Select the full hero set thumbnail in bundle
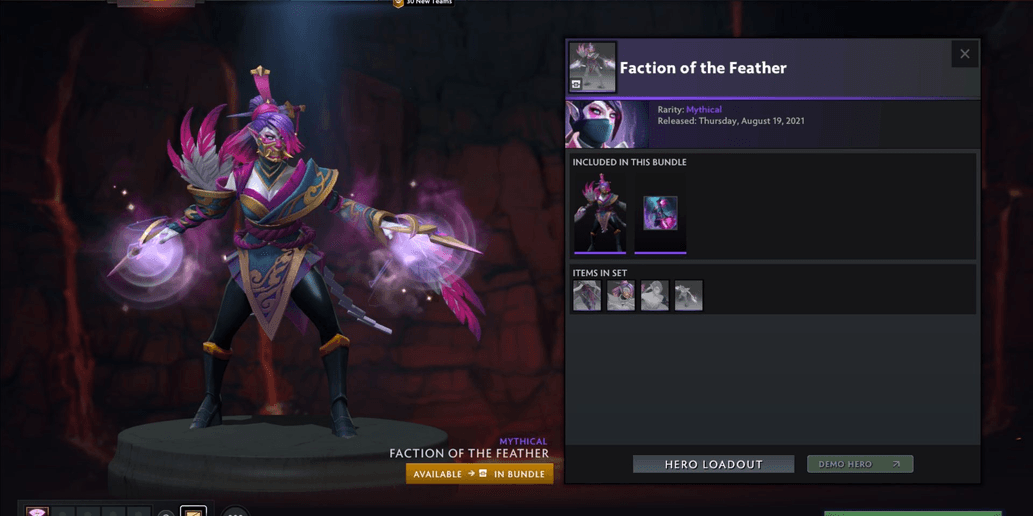The width and height of the screenshot is (1033, 516). coord(600,213)
